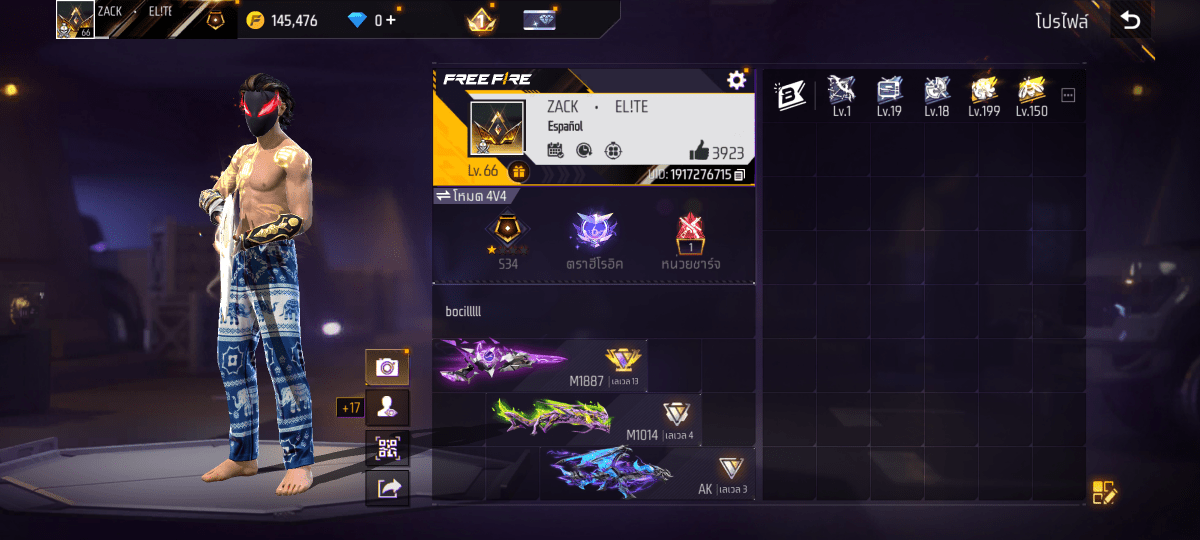Viewport: 1200px width, 540px height.
Task: Open the diamond voucher card icon
Action: click(x=540, y=20)
